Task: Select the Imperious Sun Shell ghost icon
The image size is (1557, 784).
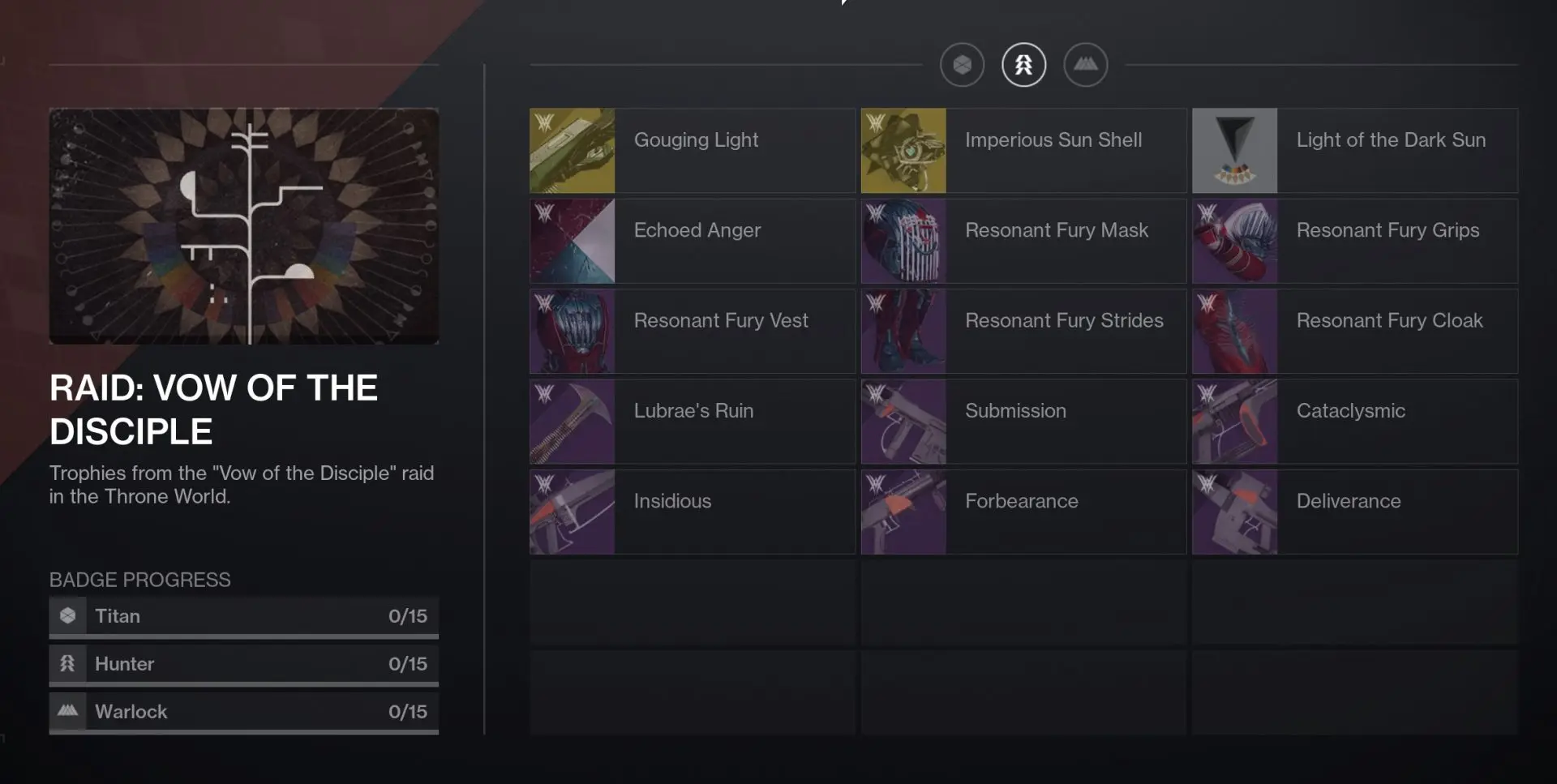Action: coord(903,151)
